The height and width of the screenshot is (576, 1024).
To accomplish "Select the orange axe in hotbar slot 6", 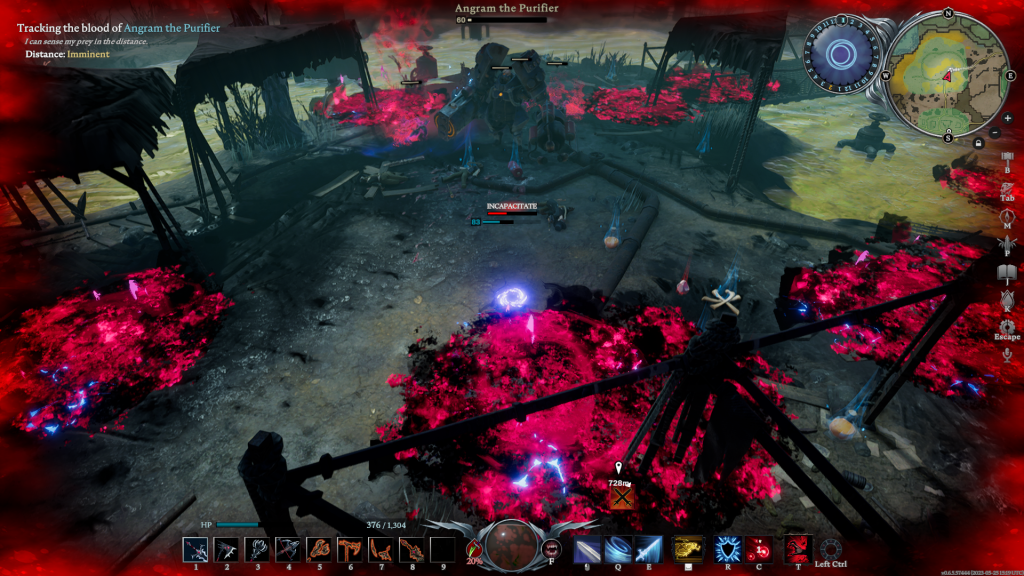I will point(350,550).
